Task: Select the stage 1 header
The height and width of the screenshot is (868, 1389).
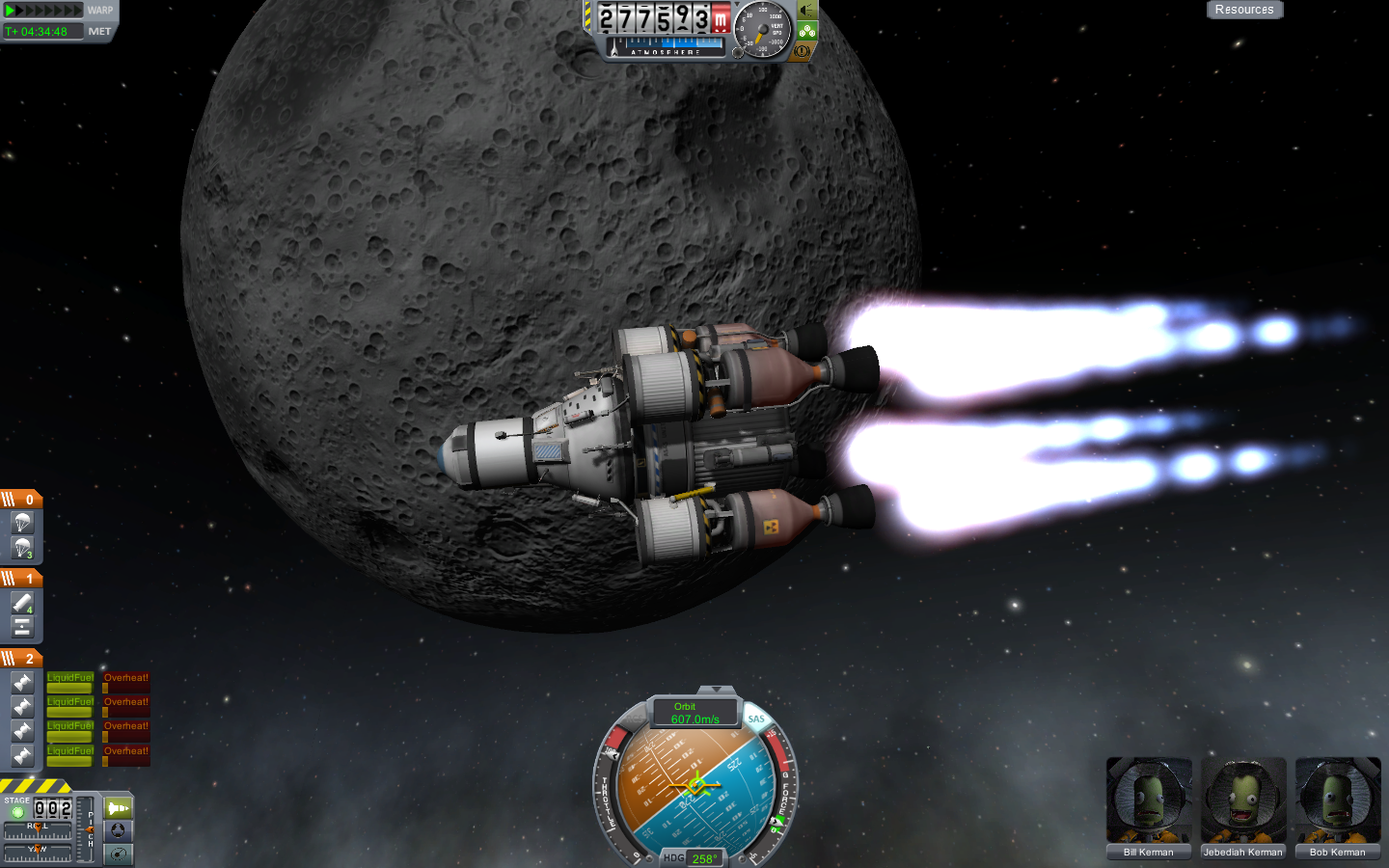Action: [x=21, y=579]
